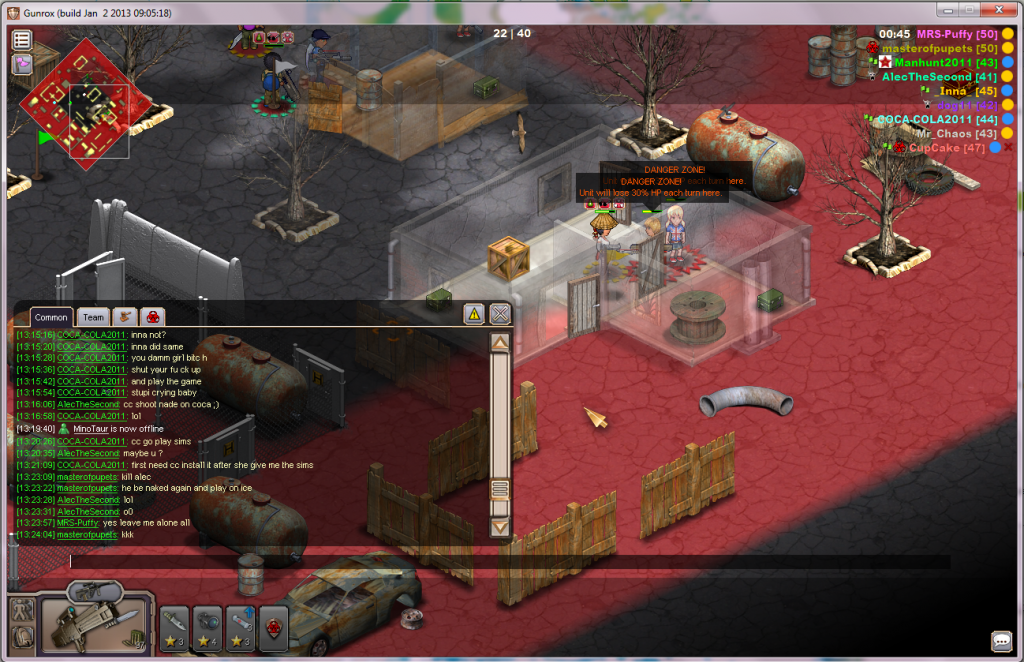Use the combat knife ability slot
This screenshot has width=1024, height=662.
point(174,628)
